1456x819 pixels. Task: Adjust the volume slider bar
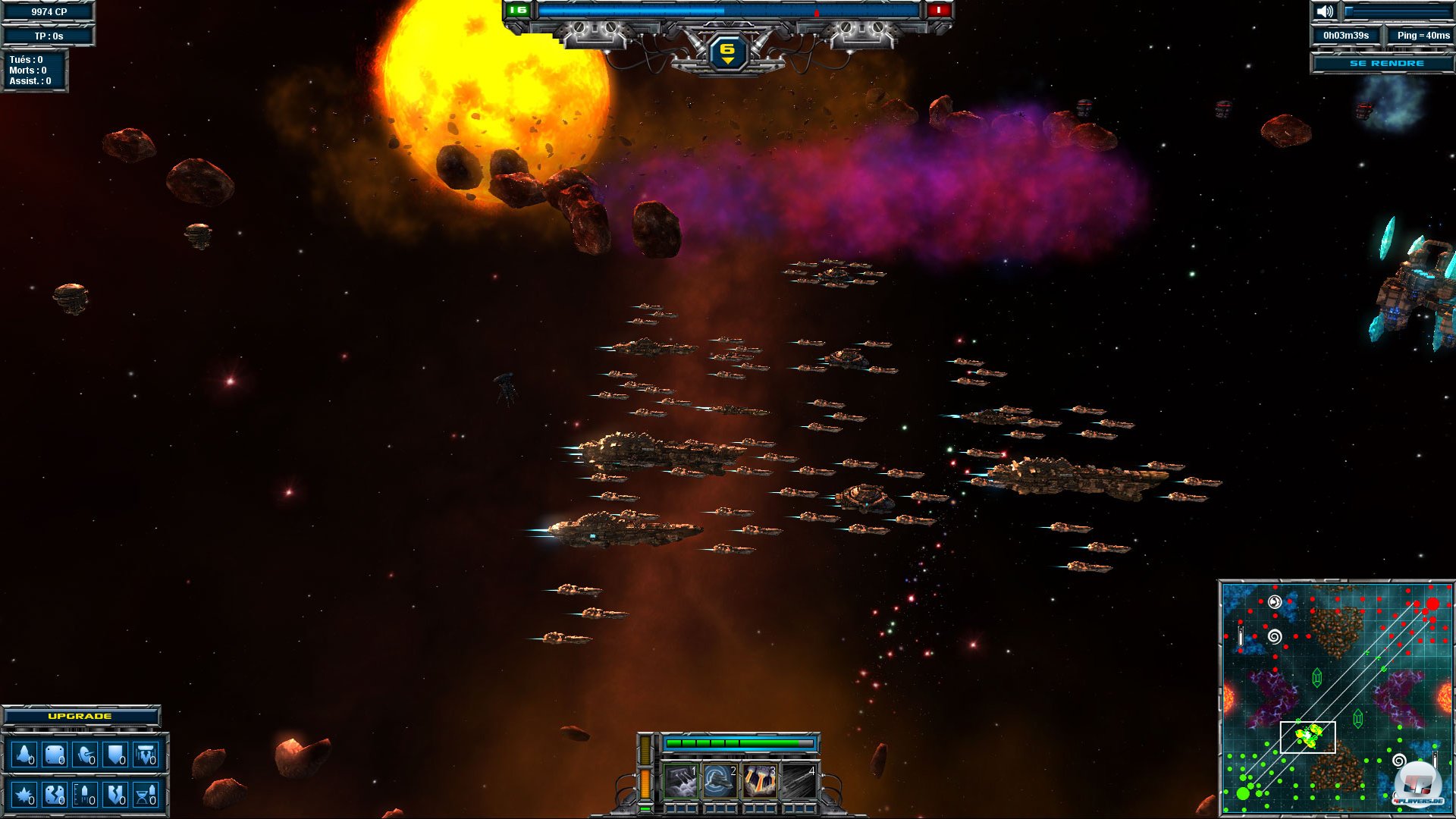(1397, 11)
